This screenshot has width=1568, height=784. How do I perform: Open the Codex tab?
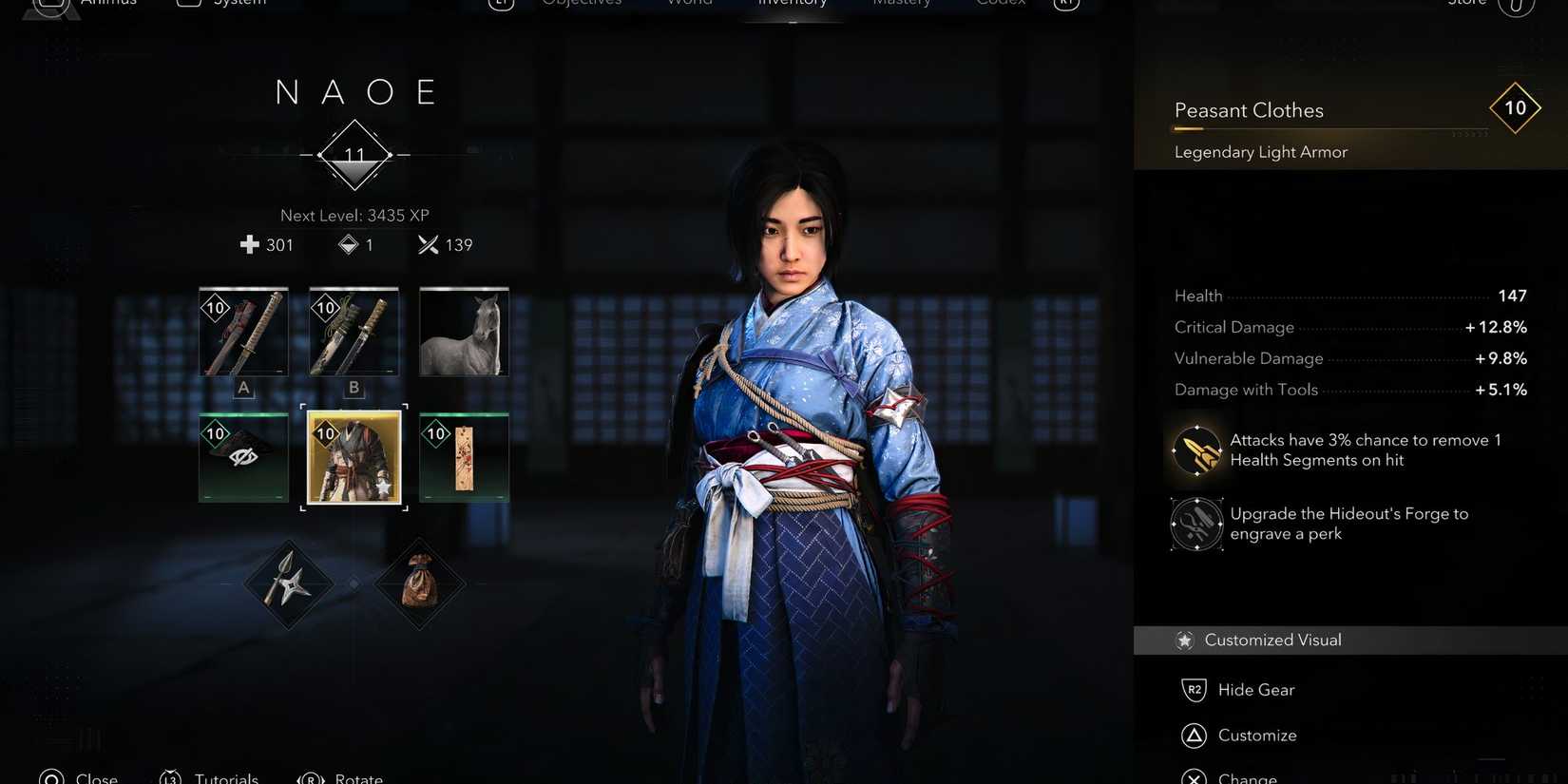pyautogui.click(x=1000, y=4)
